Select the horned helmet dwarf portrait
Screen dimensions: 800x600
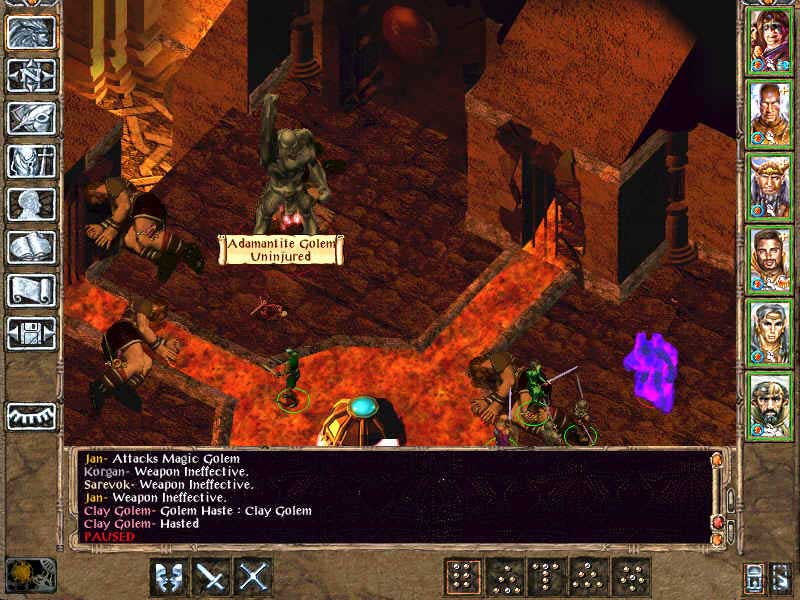click(769, 186)
